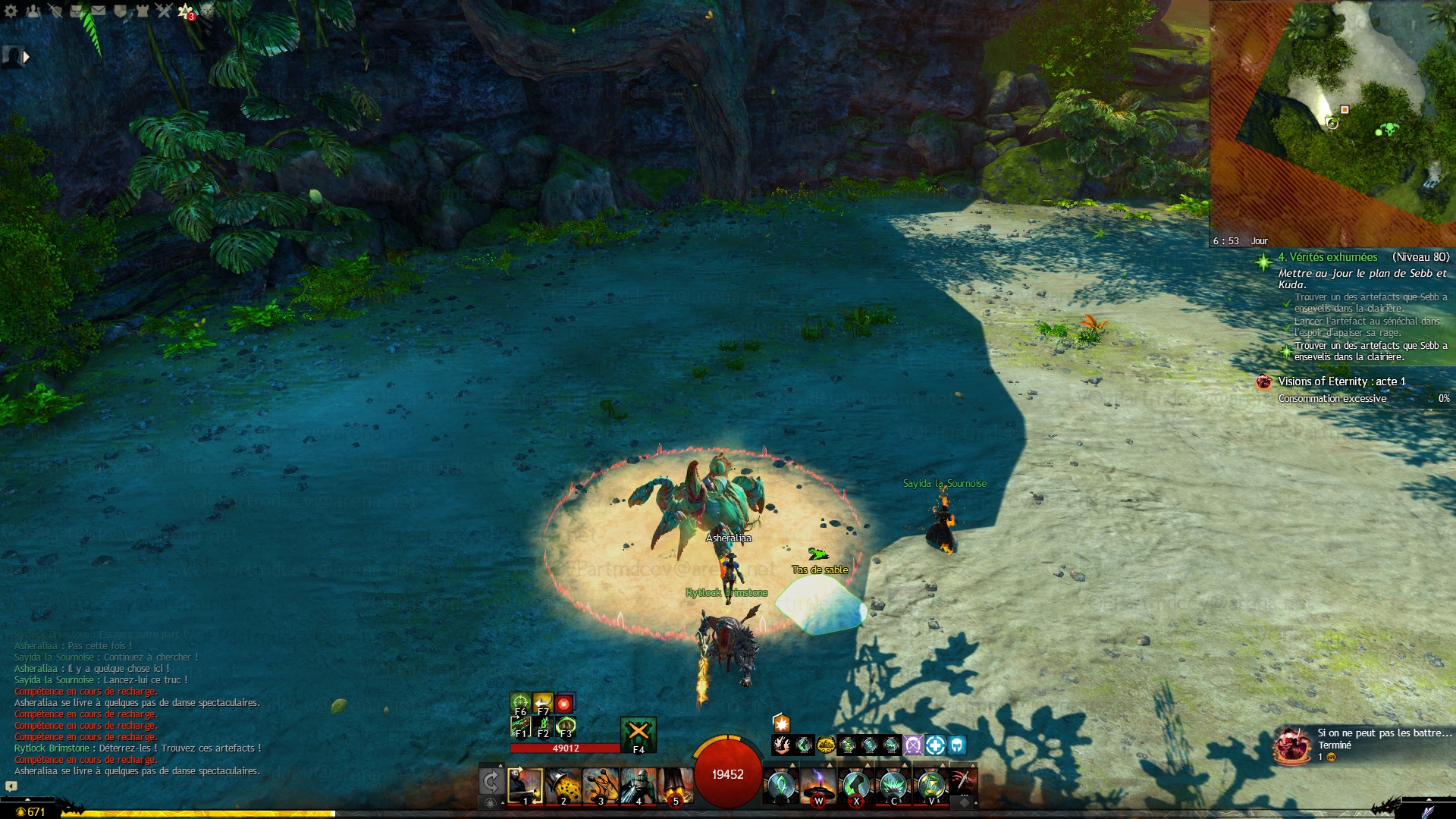This screenshot has height=819, width=1456.
Task: Click the weapon swap arrow button
Action: 491,782
